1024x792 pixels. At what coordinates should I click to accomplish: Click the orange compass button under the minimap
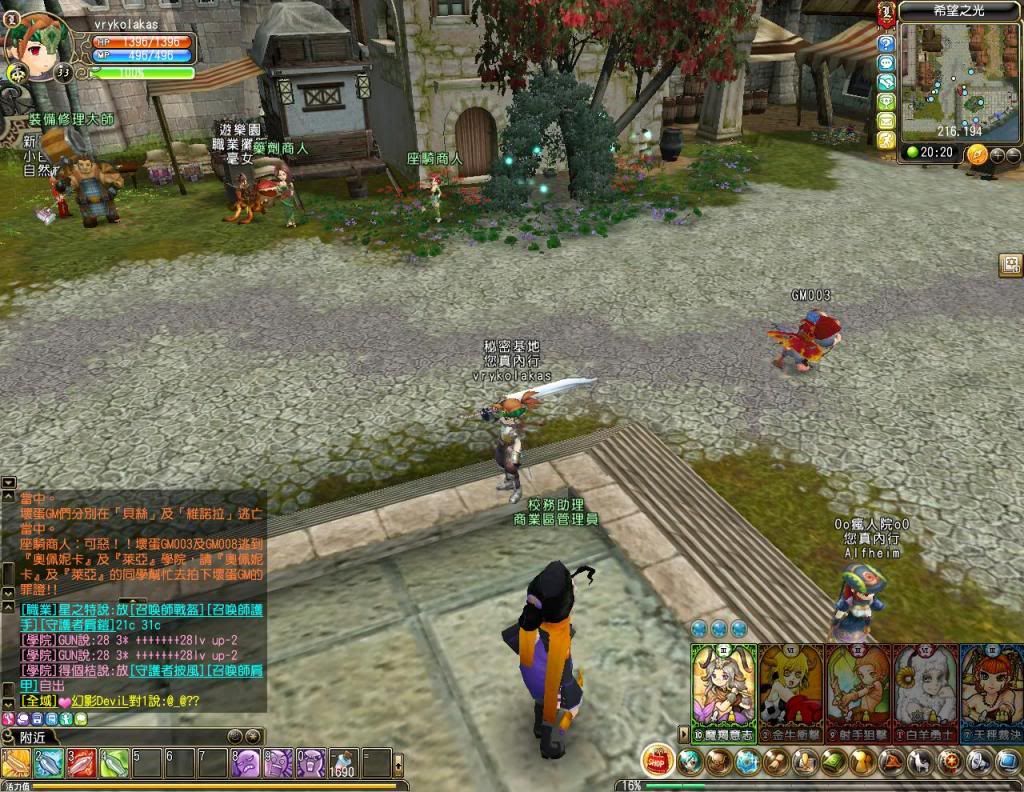[977, 154]
